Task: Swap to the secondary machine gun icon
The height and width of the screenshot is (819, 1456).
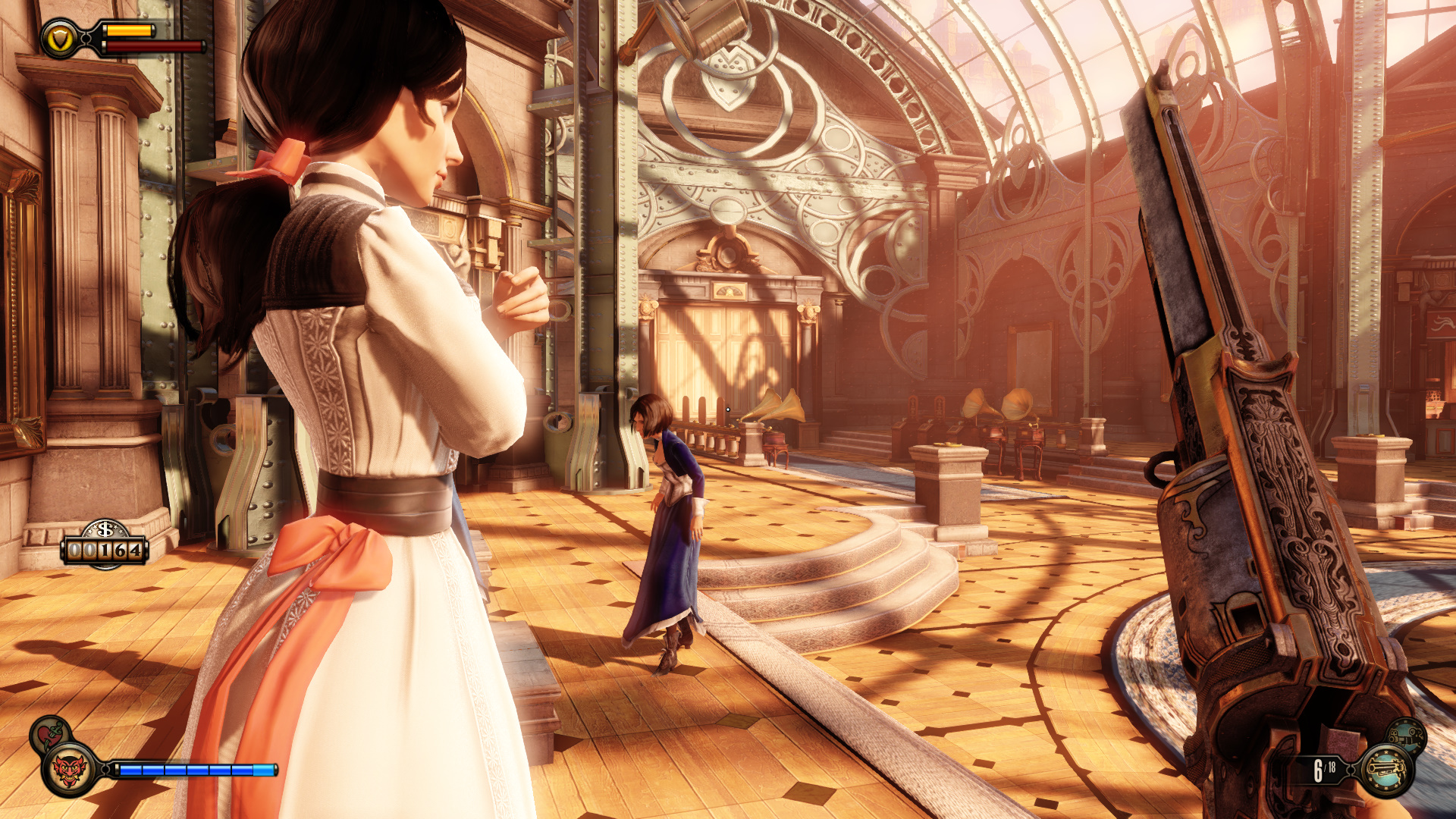Action: (x=1407, y=735)
